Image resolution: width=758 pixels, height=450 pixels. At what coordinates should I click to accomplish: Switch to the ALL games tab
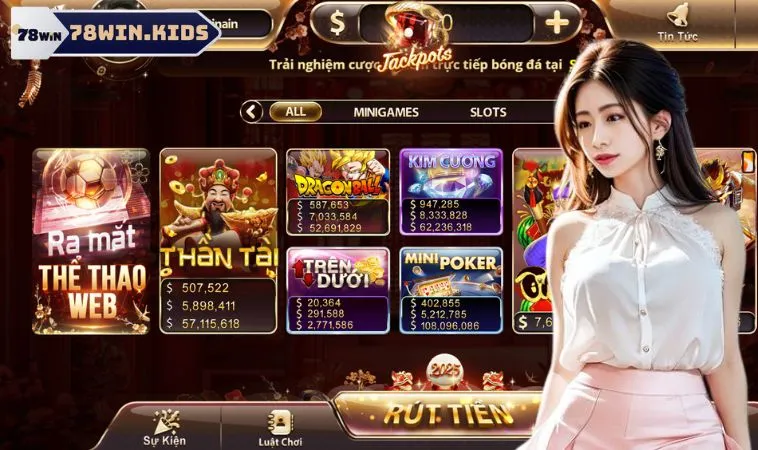pyautogui.click(x=295, y=112)
